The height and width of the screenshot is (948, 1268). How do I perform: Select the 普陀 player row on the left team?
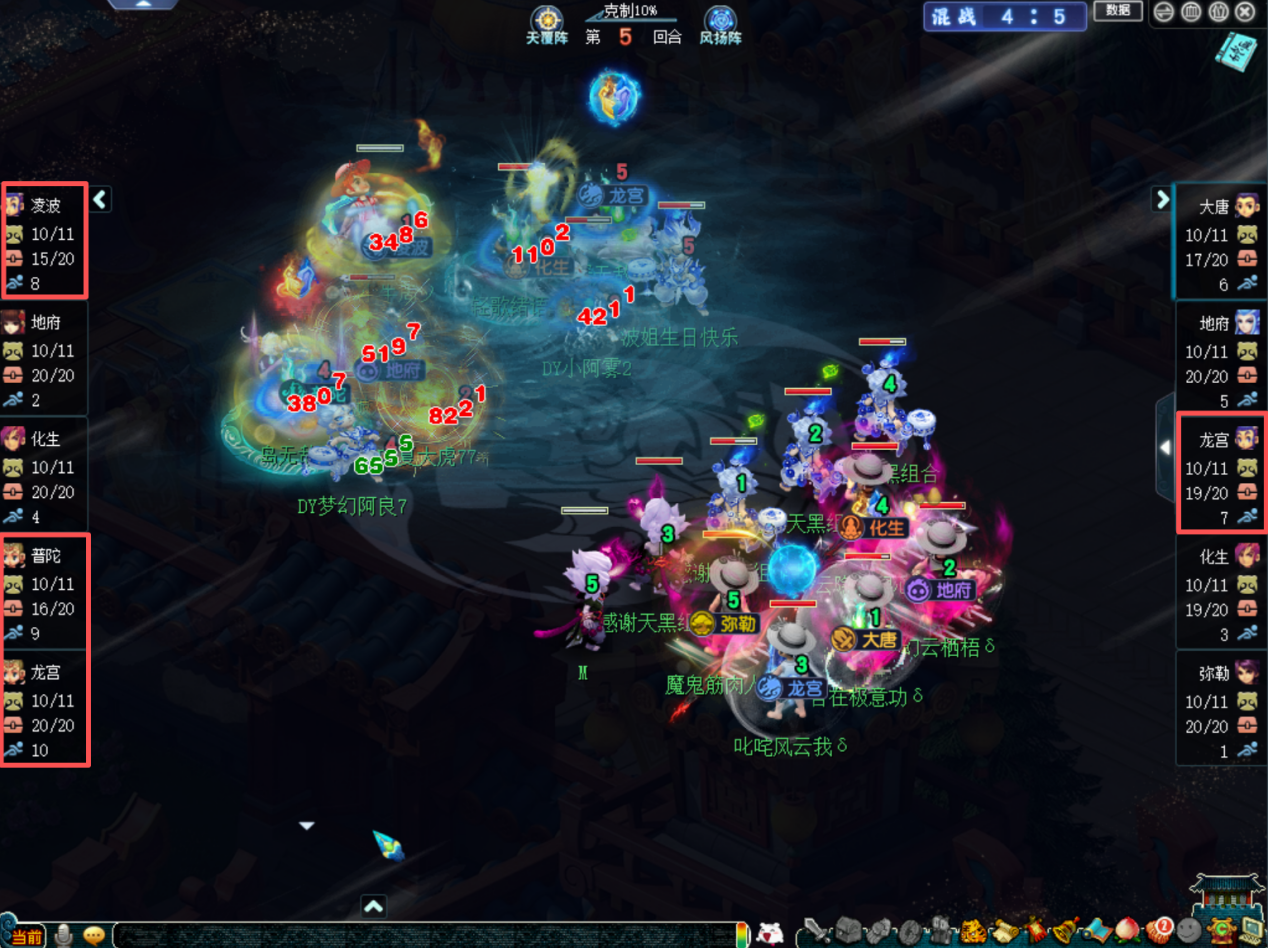click(x=44, y=593)
